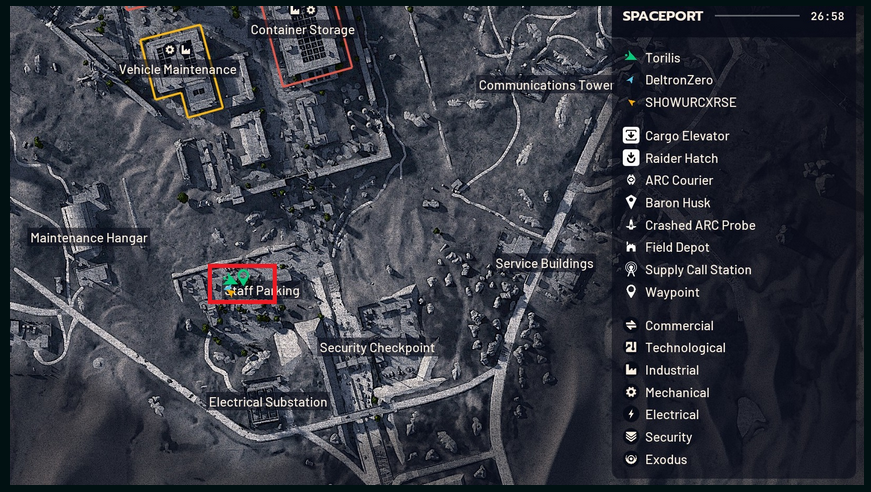Toggle the Baron Husk legend filter
871x492 pixels.
click(677, 203)
